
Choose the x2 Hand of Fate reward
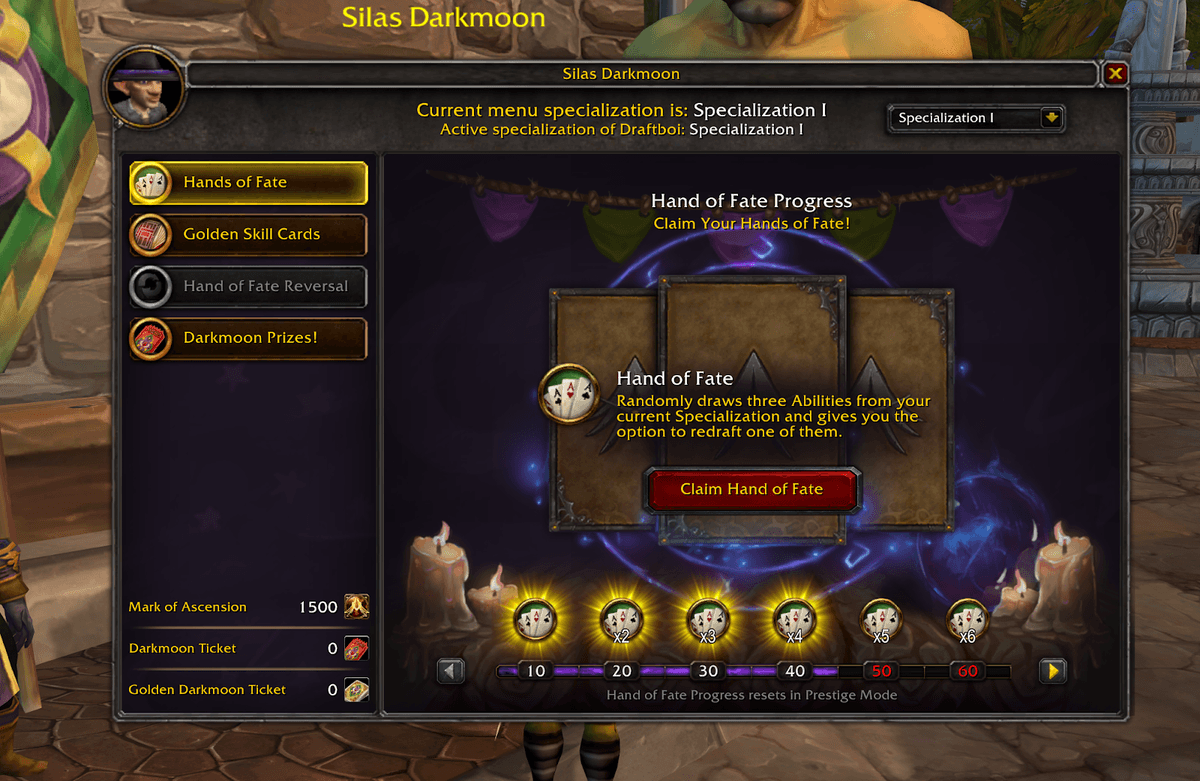pos(620,620)
